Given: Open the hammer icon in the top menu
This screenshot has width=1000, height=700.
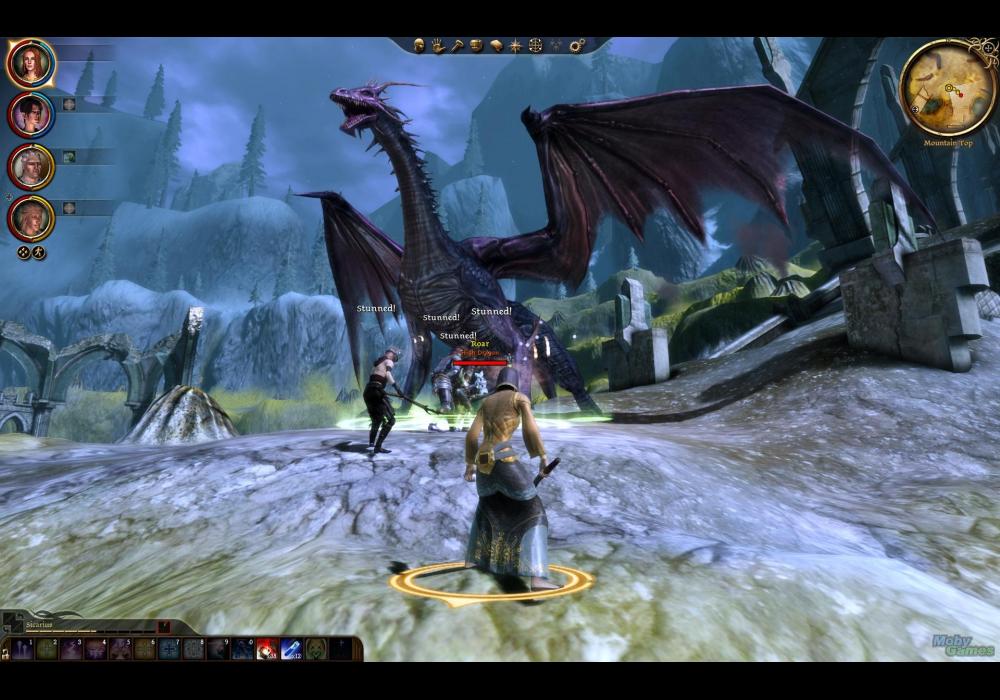Looking at the screenshot, I should point(457,46).
